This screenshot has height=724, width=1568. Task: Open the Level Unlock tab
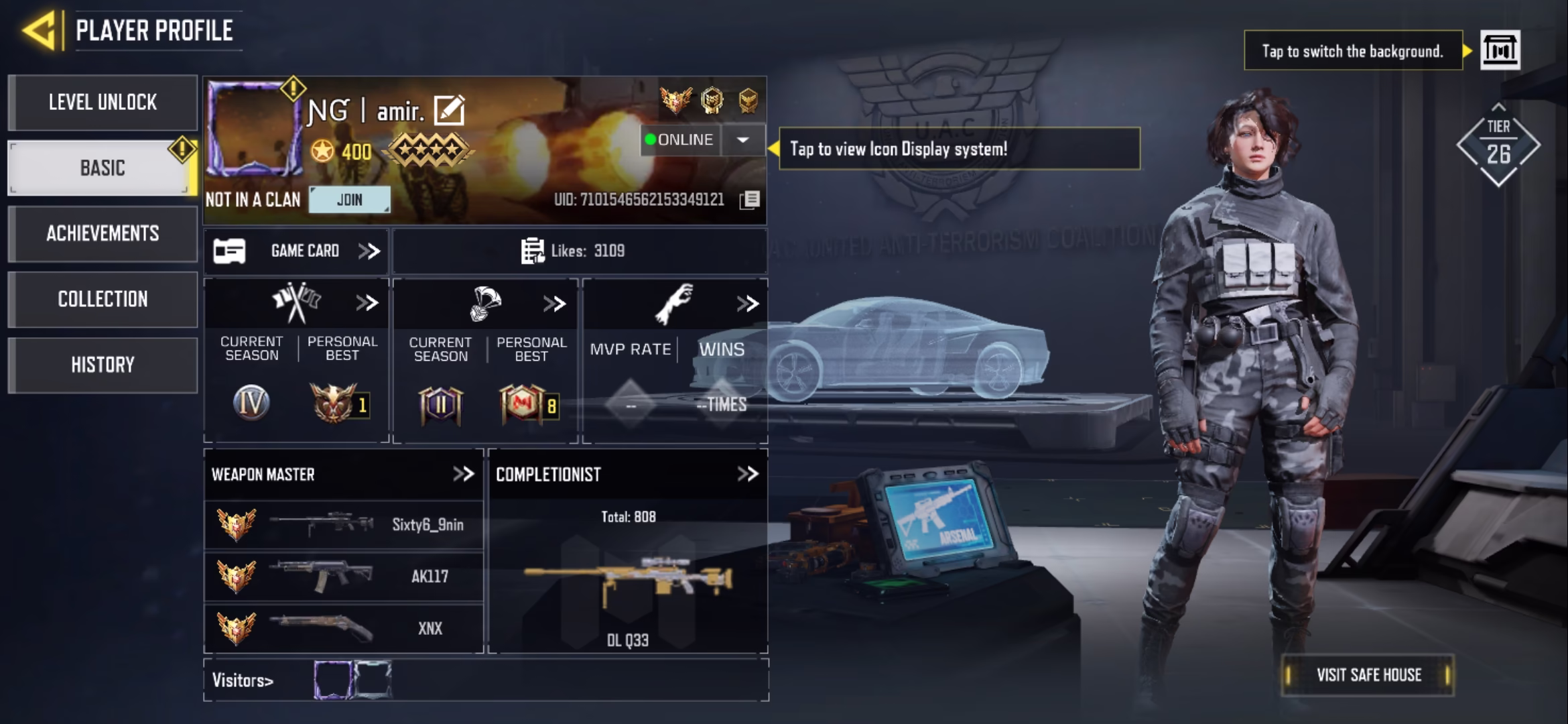[103, 103]
